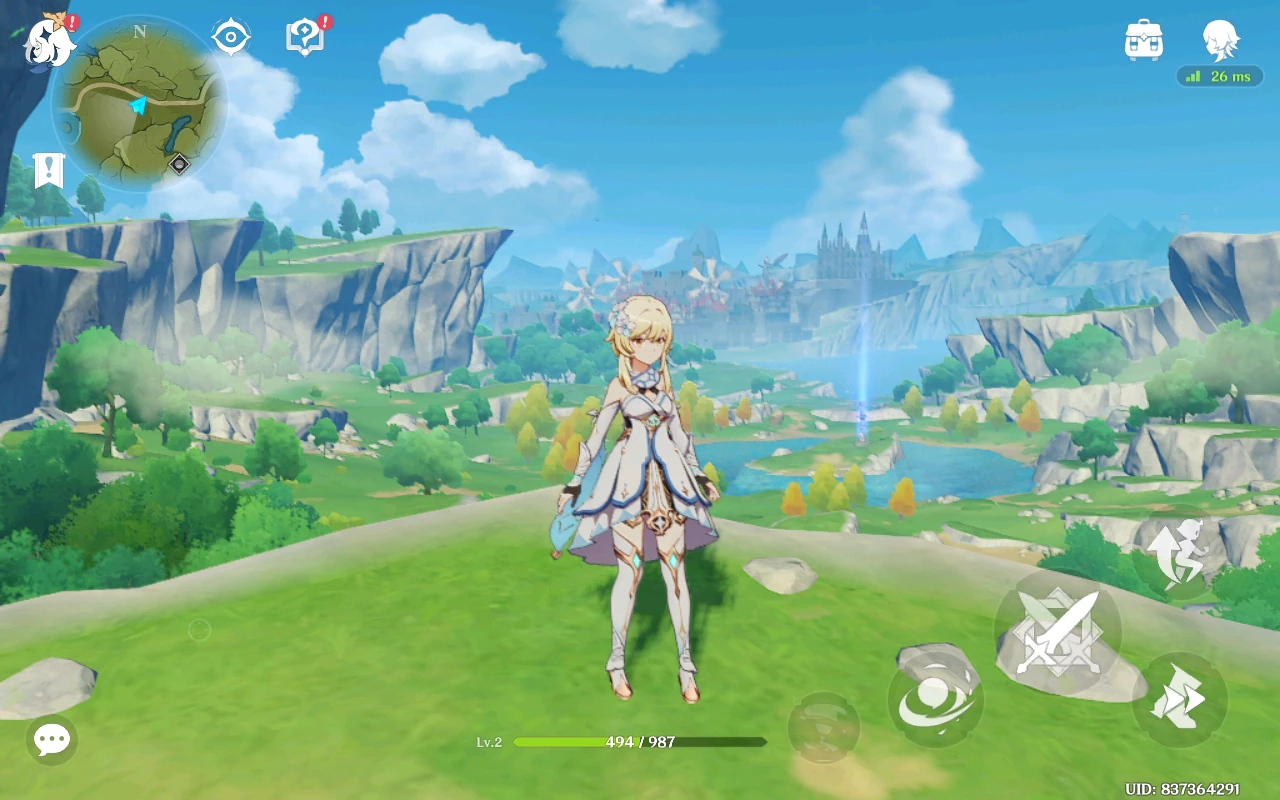
Task: Tap the sprint dash button
Action: click(x=1179, y=699)
